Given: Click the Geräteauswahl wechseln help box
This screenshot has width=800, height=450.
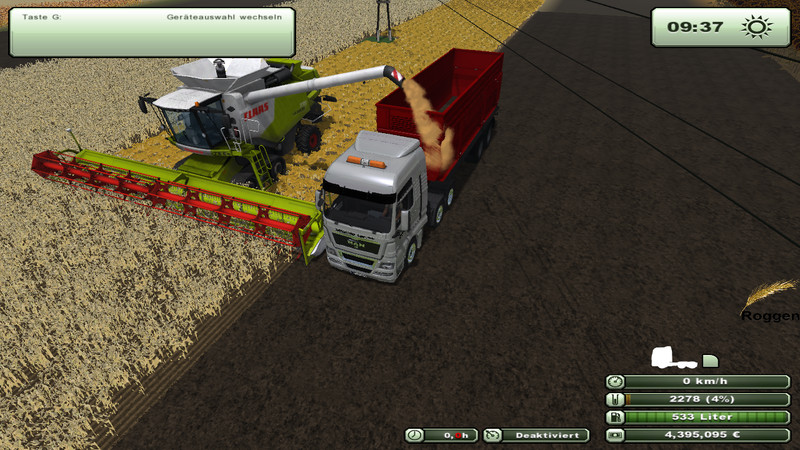Looking at the screenshot, I should 152,31.
